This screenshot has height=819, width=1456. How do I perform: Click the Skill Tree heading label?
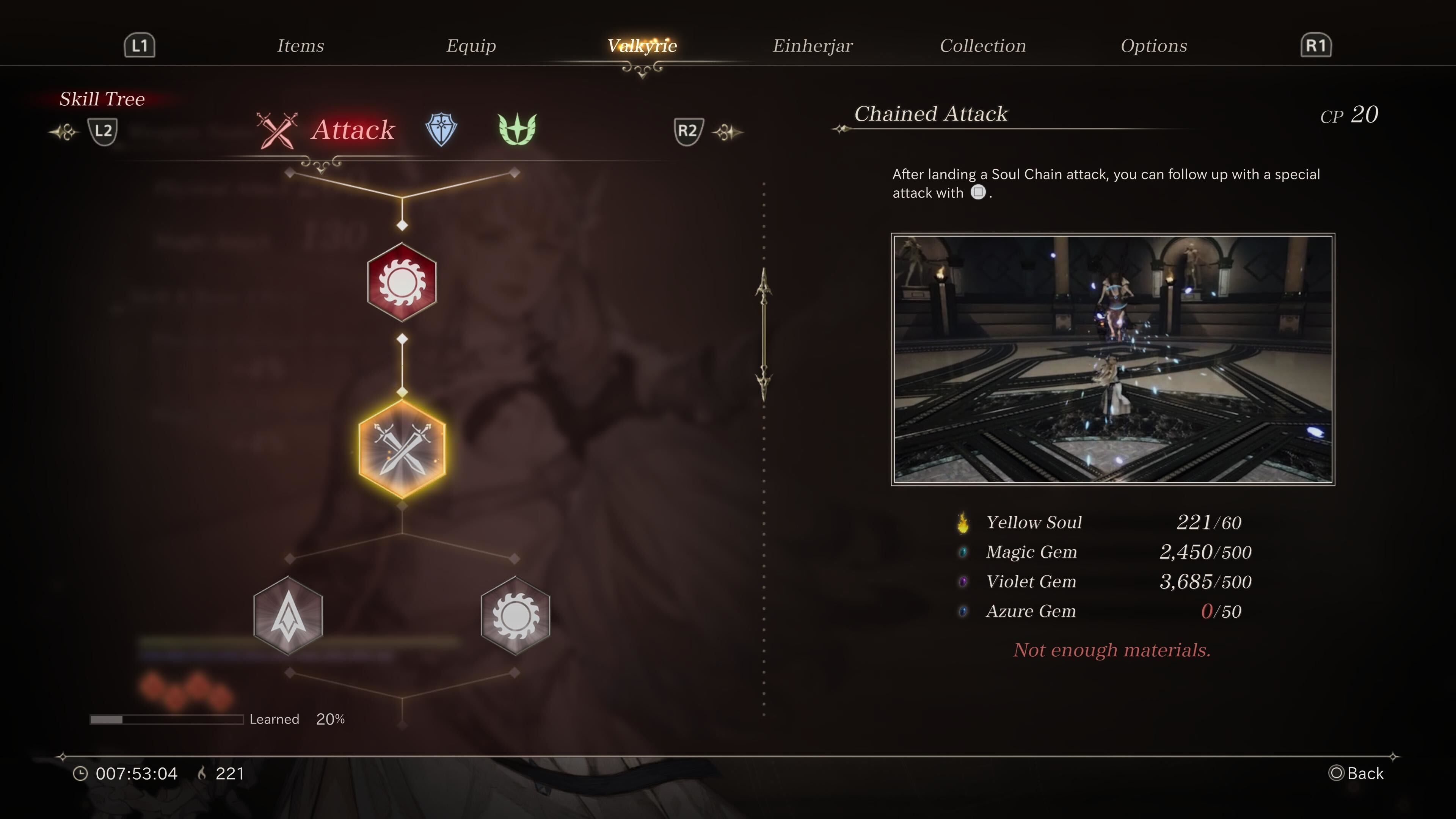click(103, 99)
